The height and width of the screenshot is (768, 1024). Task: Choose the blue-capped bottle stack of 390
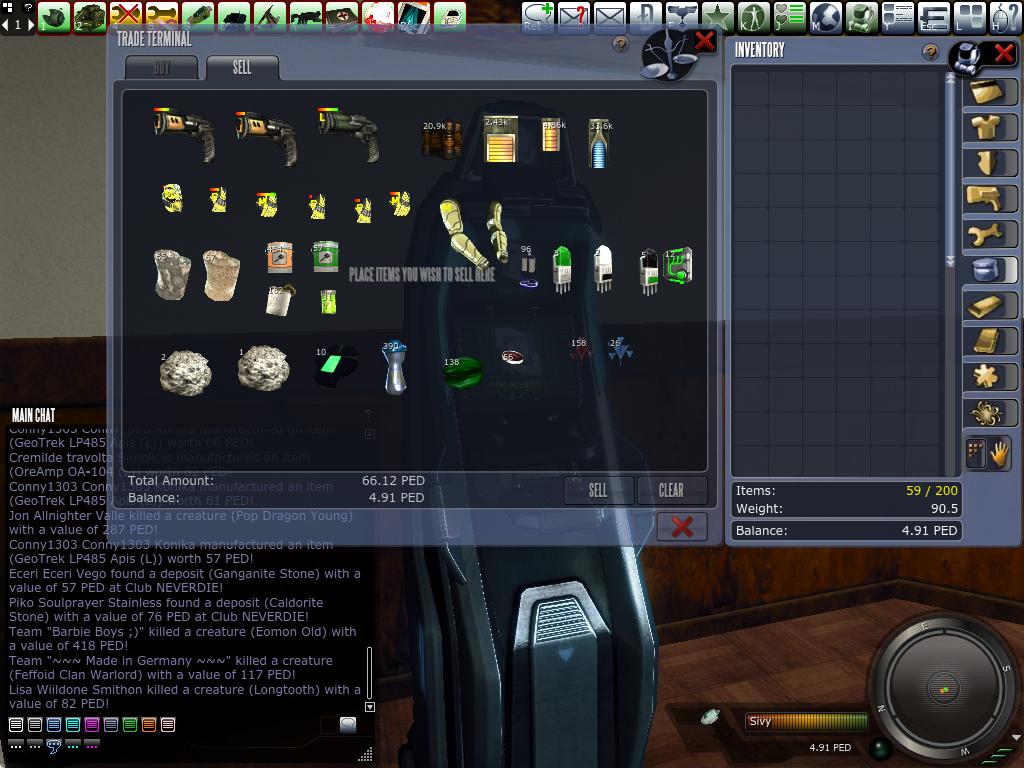[x=395, y=368]
